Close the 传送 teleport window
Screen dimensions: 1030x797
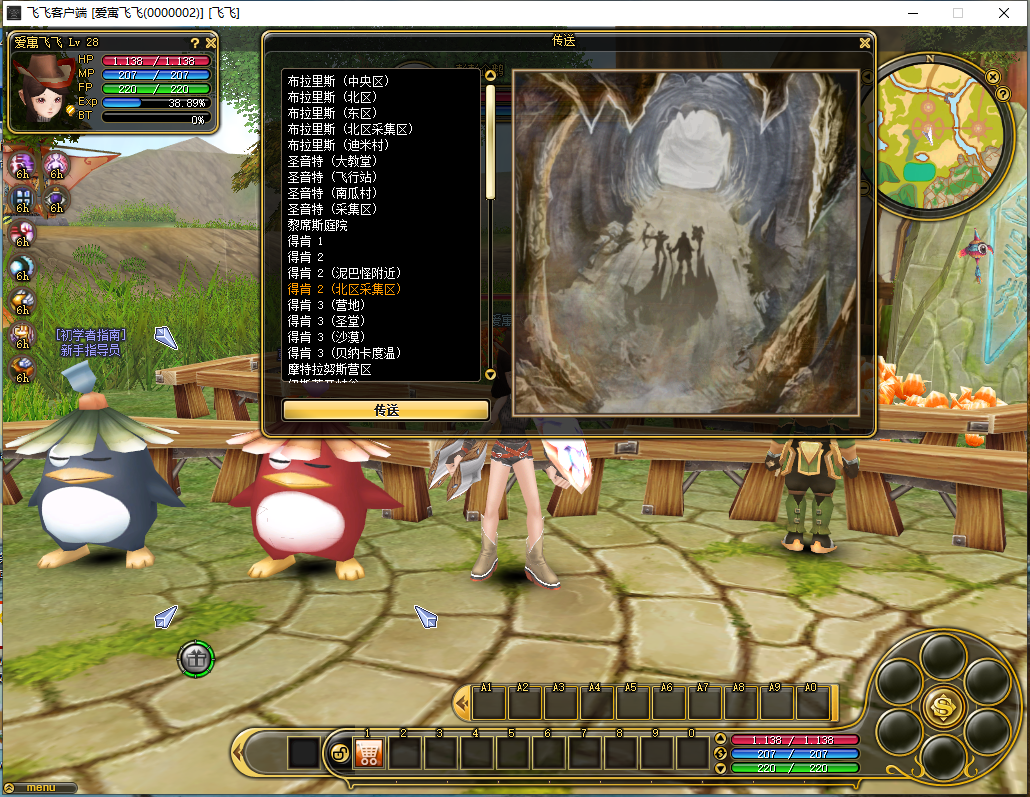pos(865,42)
